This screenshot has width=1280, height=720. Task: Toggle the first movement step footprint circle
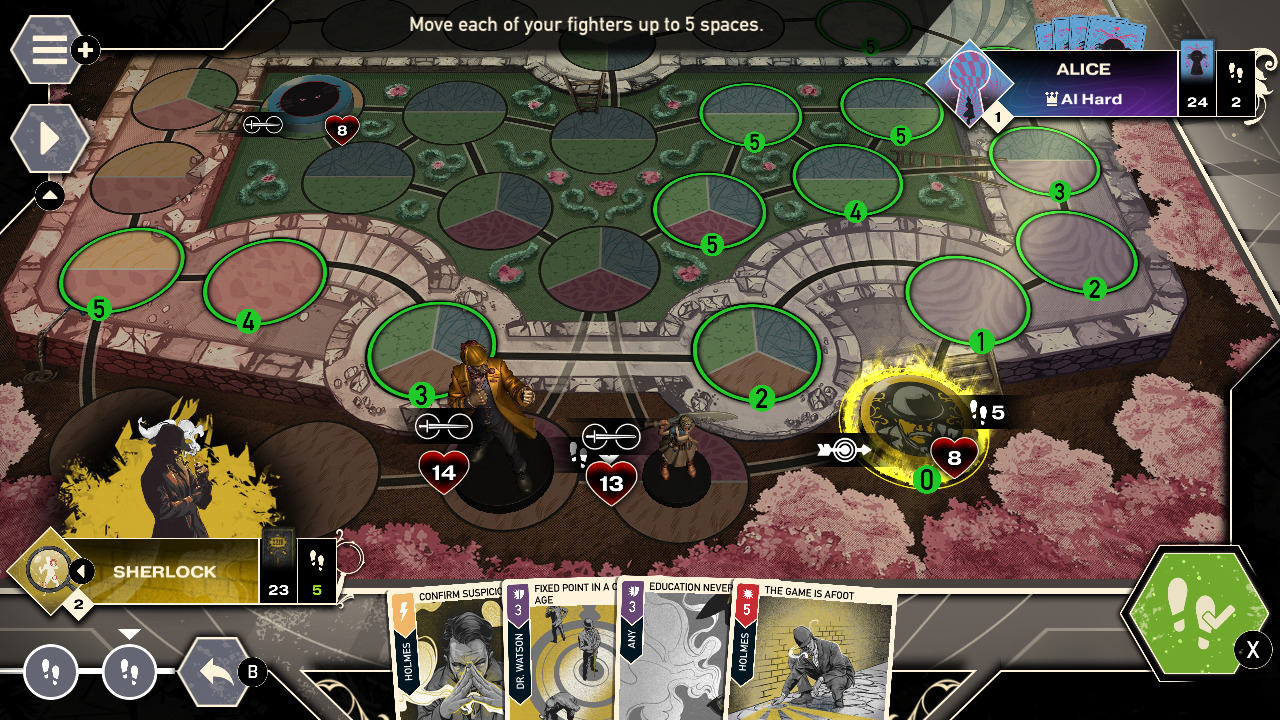(50, 672)
